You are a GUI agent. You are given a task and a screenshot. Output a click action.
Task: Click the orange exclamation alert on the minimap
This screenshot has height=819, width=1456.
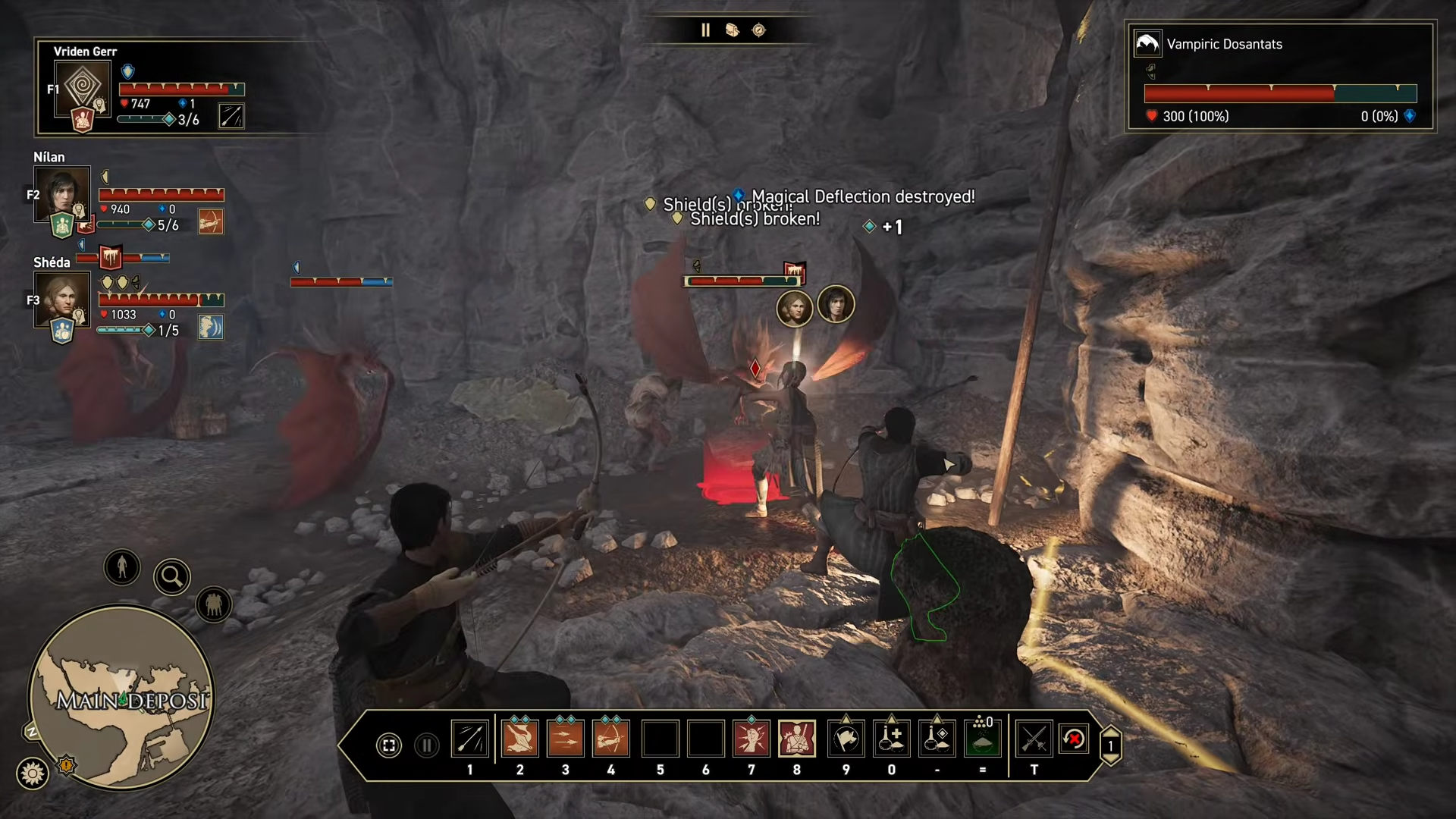(x=67, y=765)
